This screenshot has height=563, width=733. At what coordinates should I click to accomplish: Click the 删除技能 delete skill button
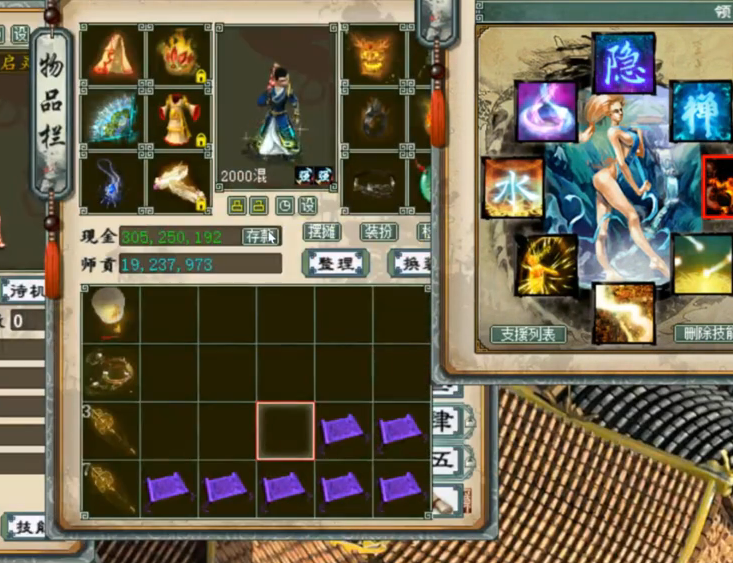[706, 334]
